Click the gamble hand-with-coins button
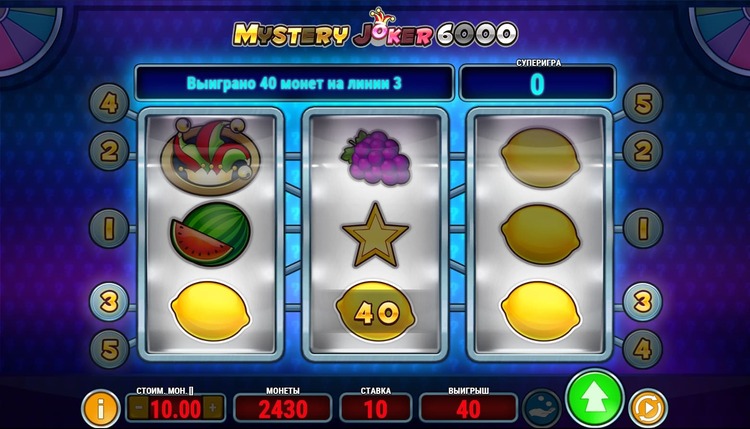Viewport: 750px width, 429px height. click(x=542, y=408)
